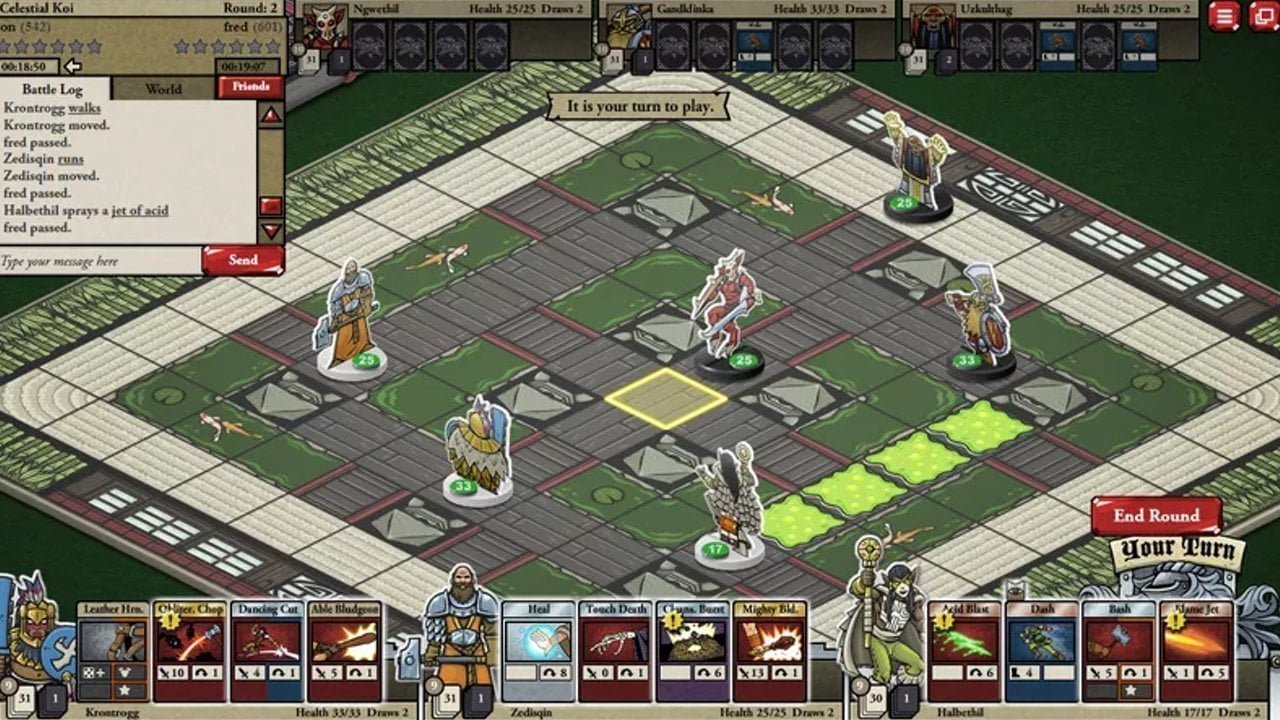Play the Dancing Cut card
This screenshot has width=1280, height=720.
pyautogui.click(x=267, y=651)
